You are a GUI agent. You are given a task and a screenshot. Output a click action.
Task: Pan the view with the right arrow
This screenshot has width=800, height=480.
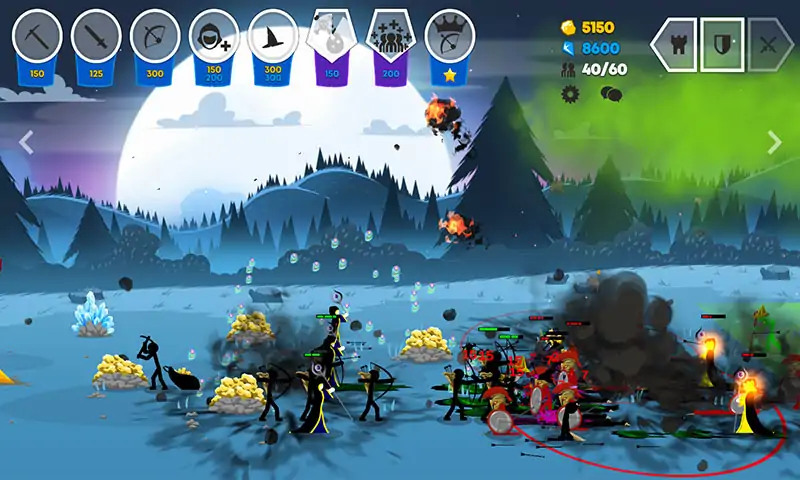(x=774, y=142)
